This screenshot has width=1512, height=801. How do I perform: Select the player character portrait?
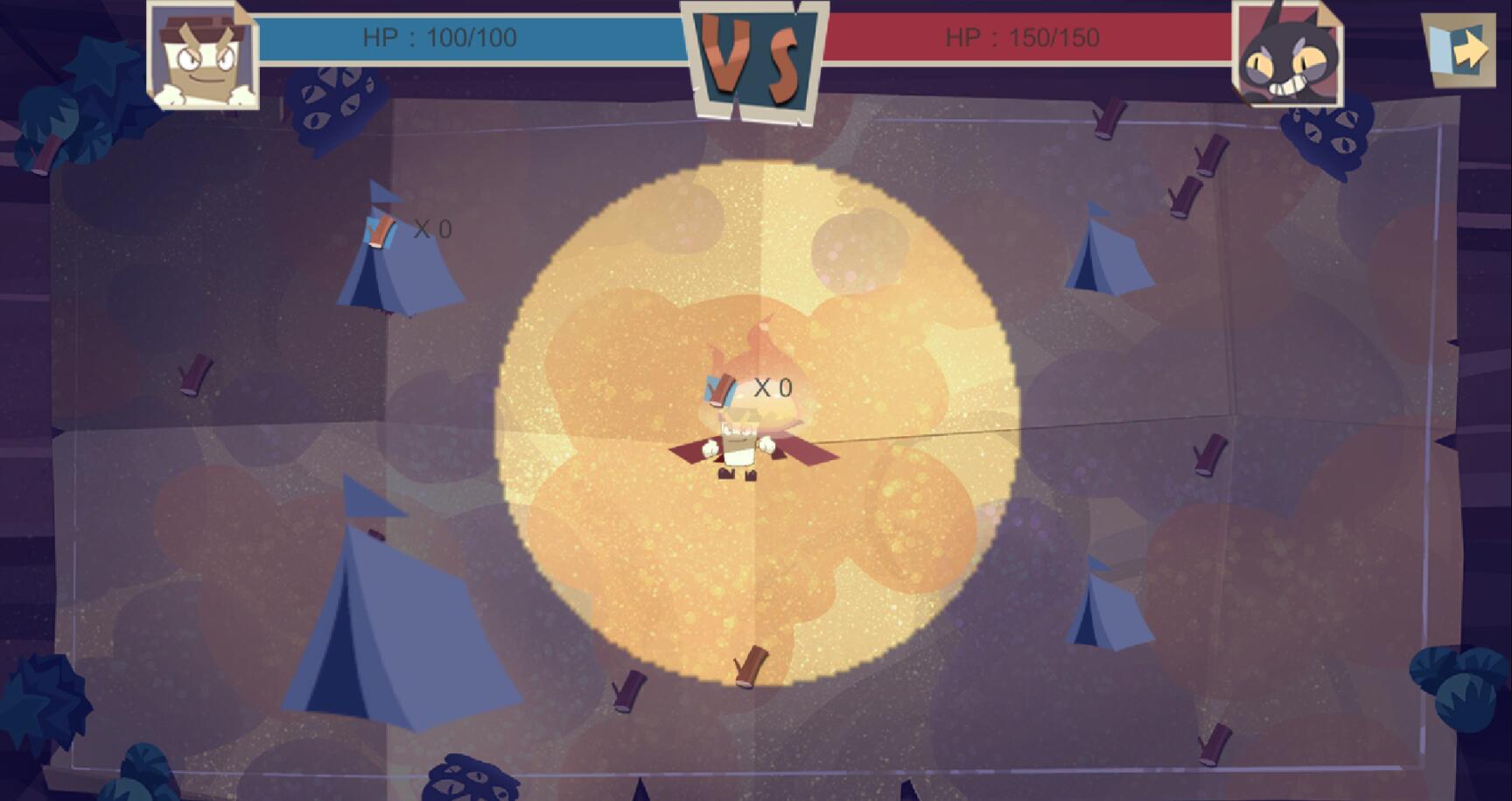tap(203, 54)
